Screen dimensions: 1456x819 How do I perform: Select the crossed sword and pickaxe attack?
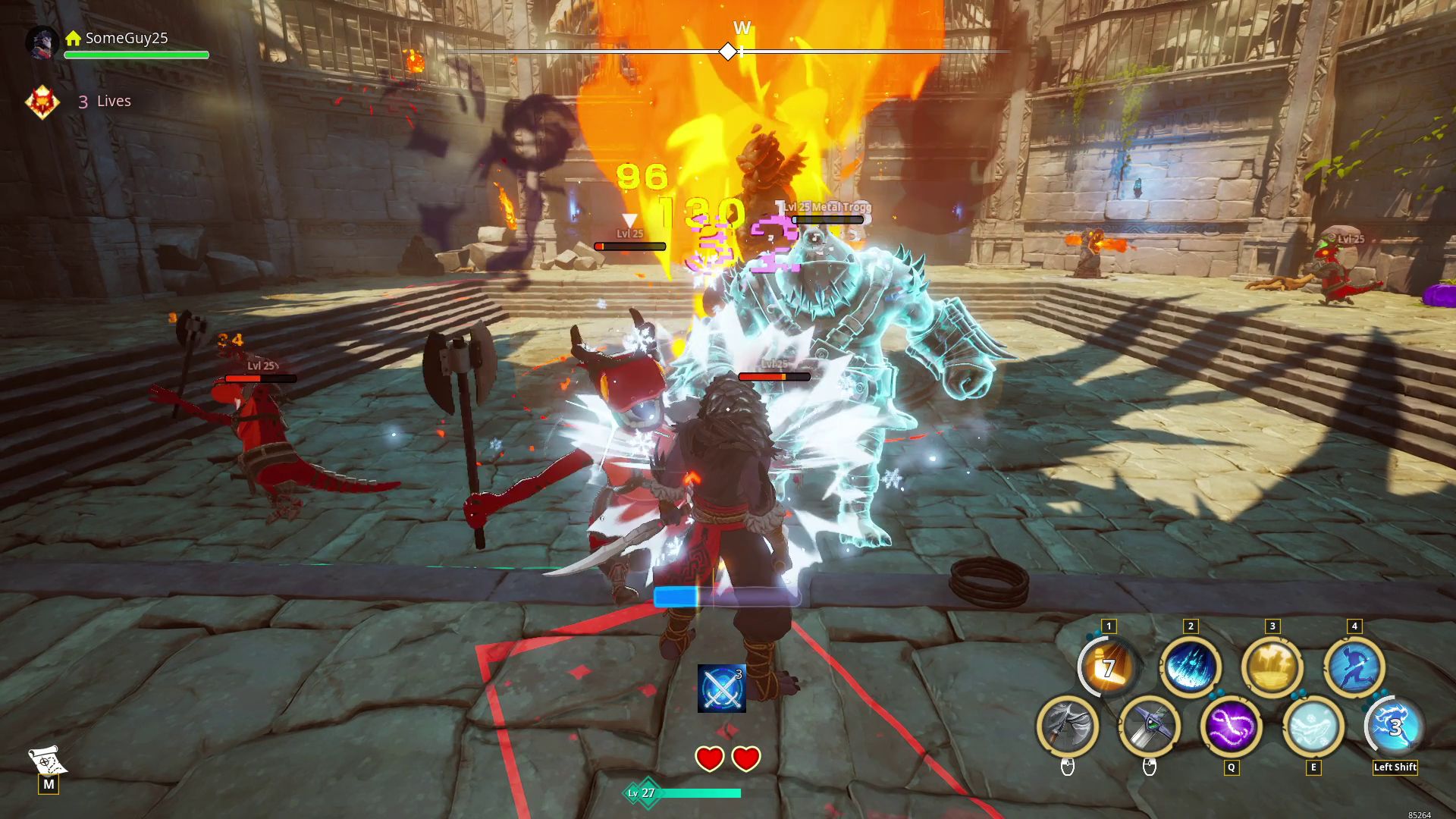pyautogui.click(x=1149, y=726)
